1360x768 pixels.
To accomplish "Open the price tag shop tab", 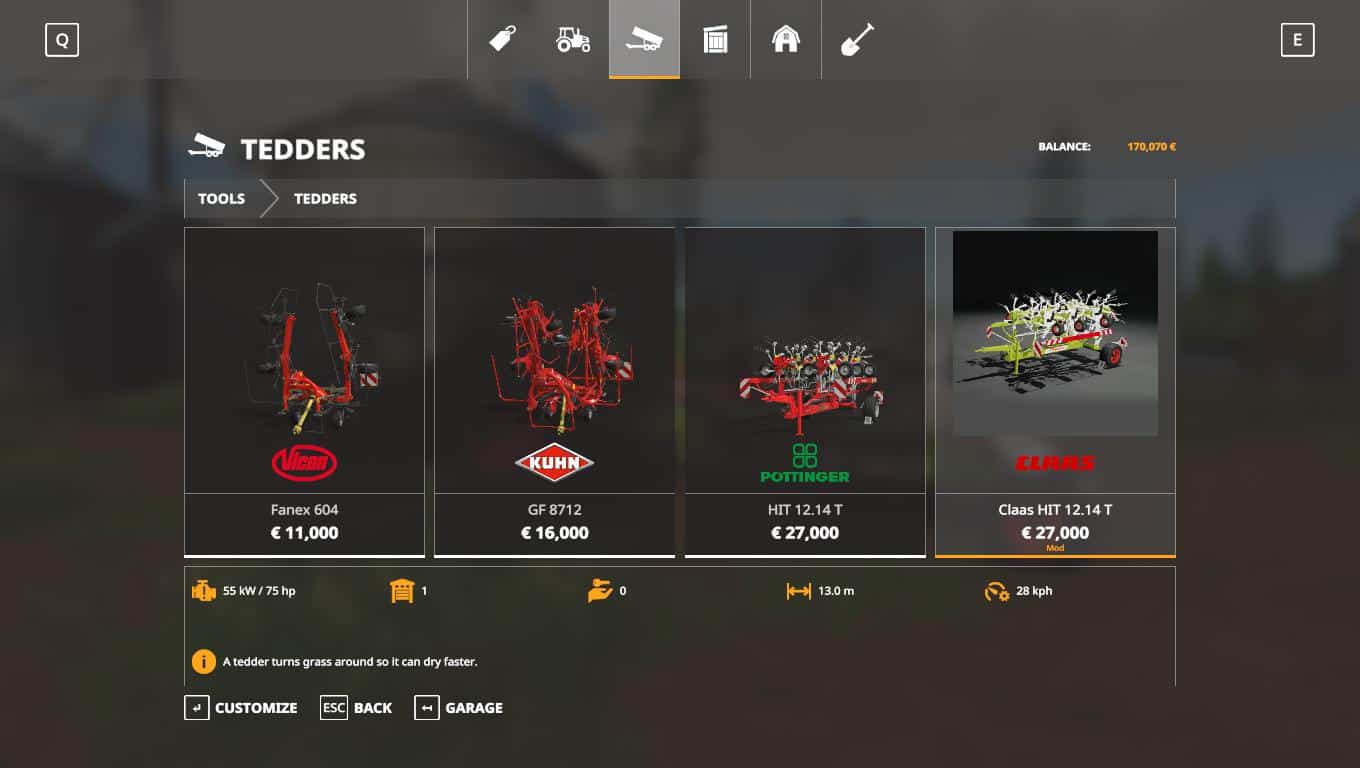I will (502, 40).
